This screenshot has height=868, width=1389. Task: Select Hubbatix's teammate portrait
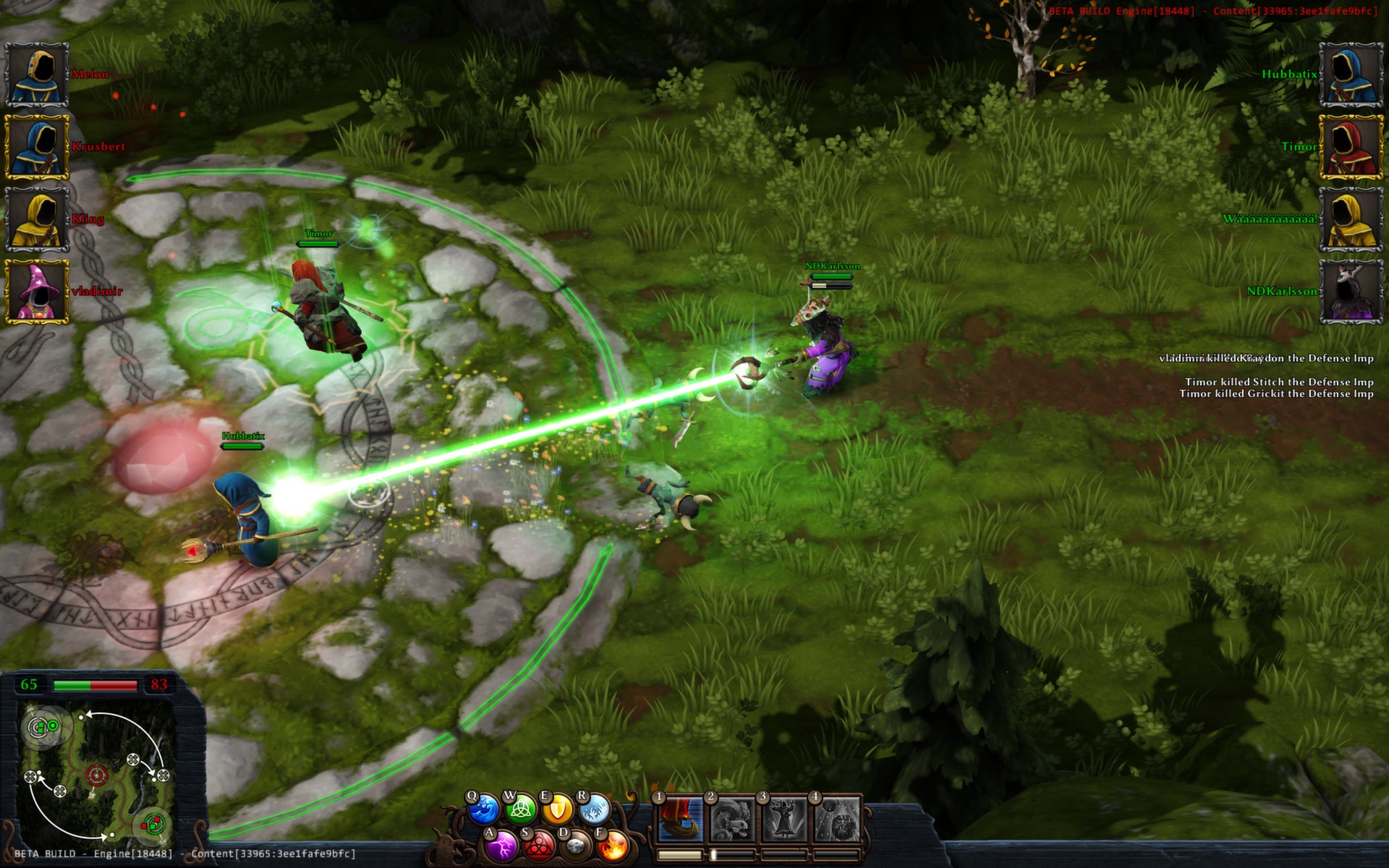(1351, 75)
